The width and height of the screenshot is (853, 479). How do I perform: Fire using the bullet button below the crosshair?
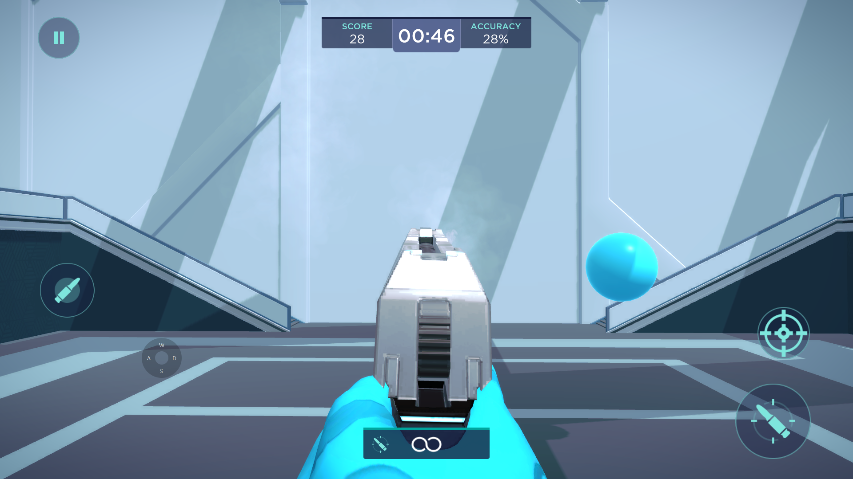[773, 421]
